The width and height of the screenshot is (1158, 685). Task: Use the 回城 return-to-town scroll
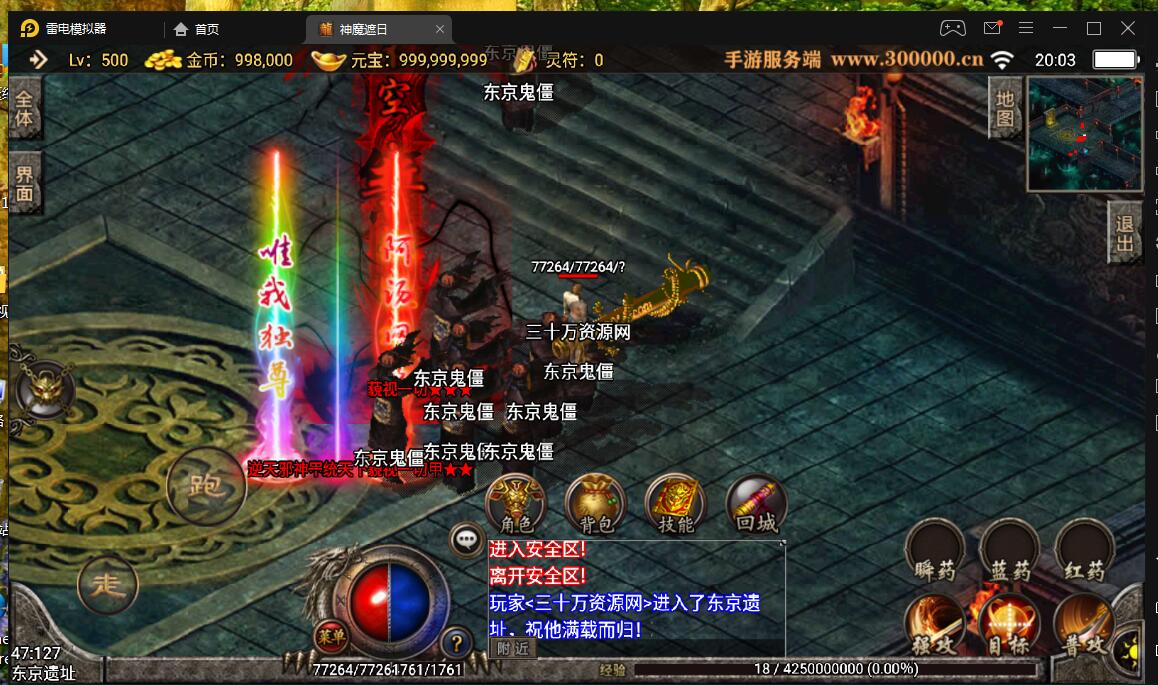(x=756, y=503)
